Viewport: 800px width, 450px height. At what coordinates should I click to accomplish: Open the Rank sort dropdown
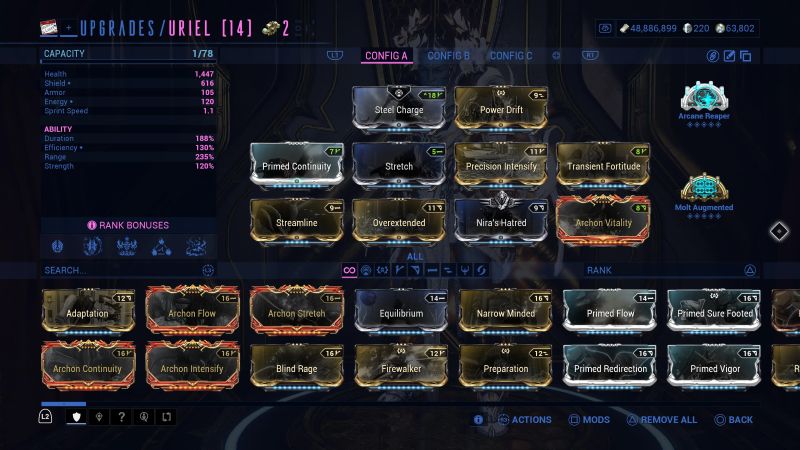[x=670, y=270]
